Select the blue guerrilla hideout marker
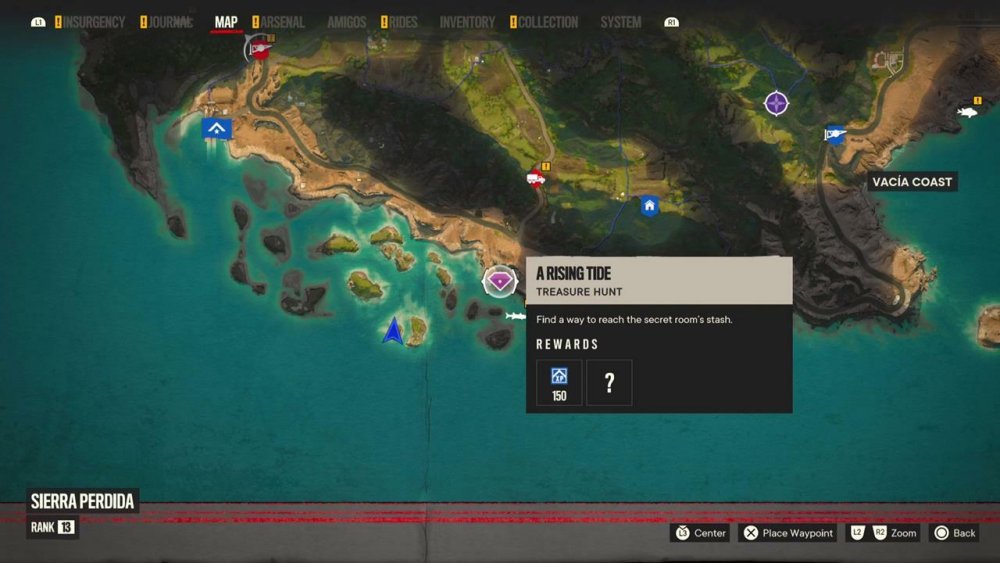This screenshot has height=563, width=1000. (217, 128)
